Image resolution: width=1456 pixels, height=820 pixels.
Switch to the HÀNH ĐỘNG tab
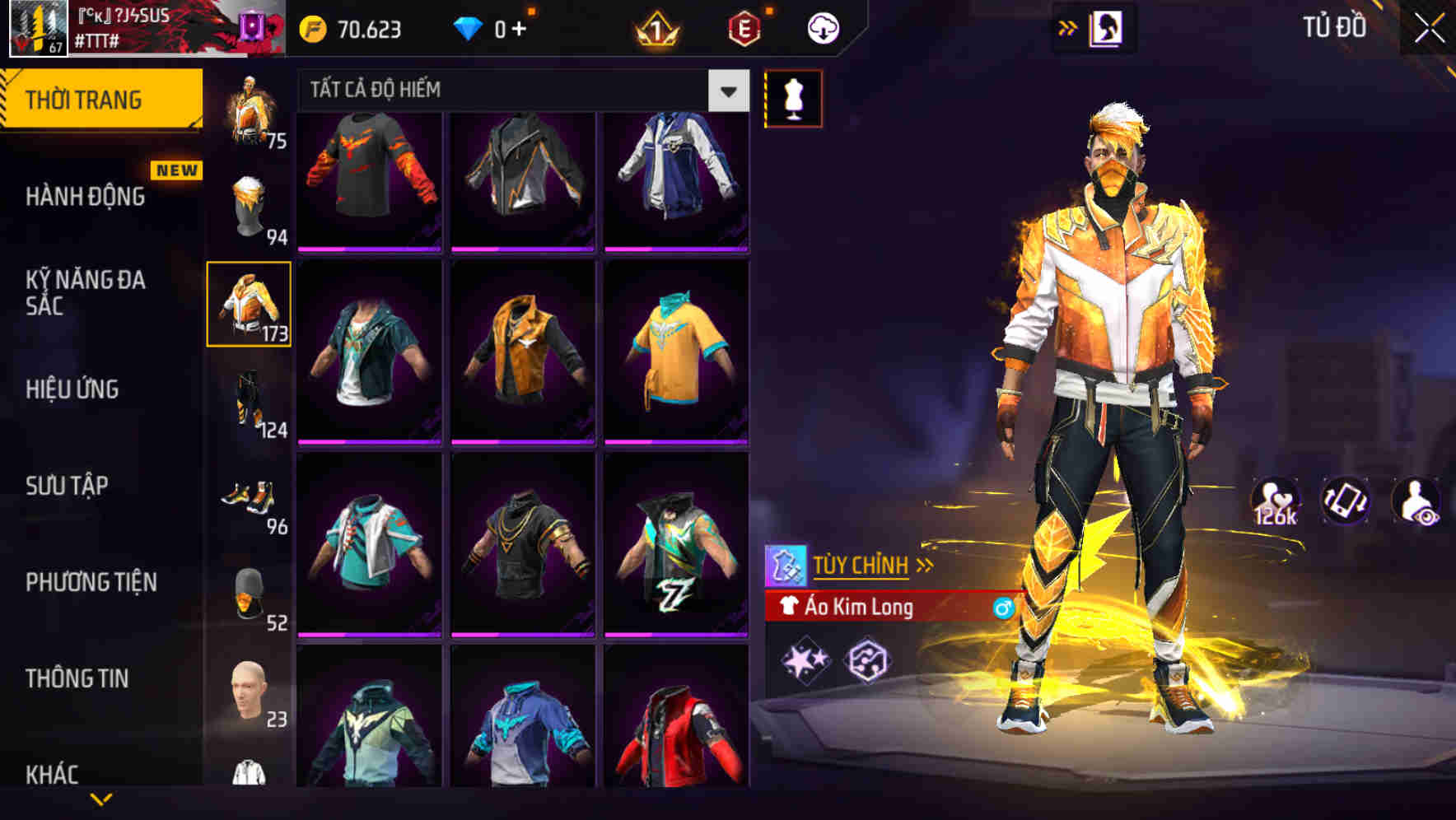[x=86, y=197]
